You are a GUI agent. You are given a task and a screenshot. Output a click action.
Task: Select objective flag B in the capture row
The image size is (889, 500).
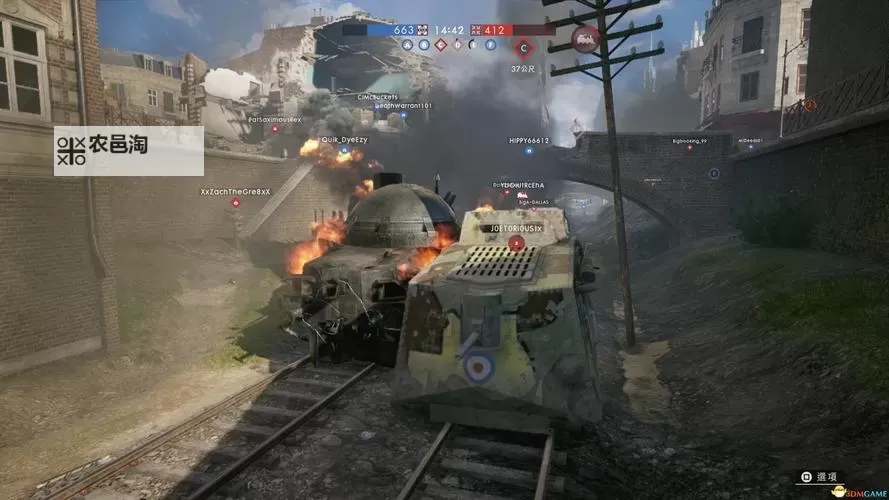pos(424,45)
